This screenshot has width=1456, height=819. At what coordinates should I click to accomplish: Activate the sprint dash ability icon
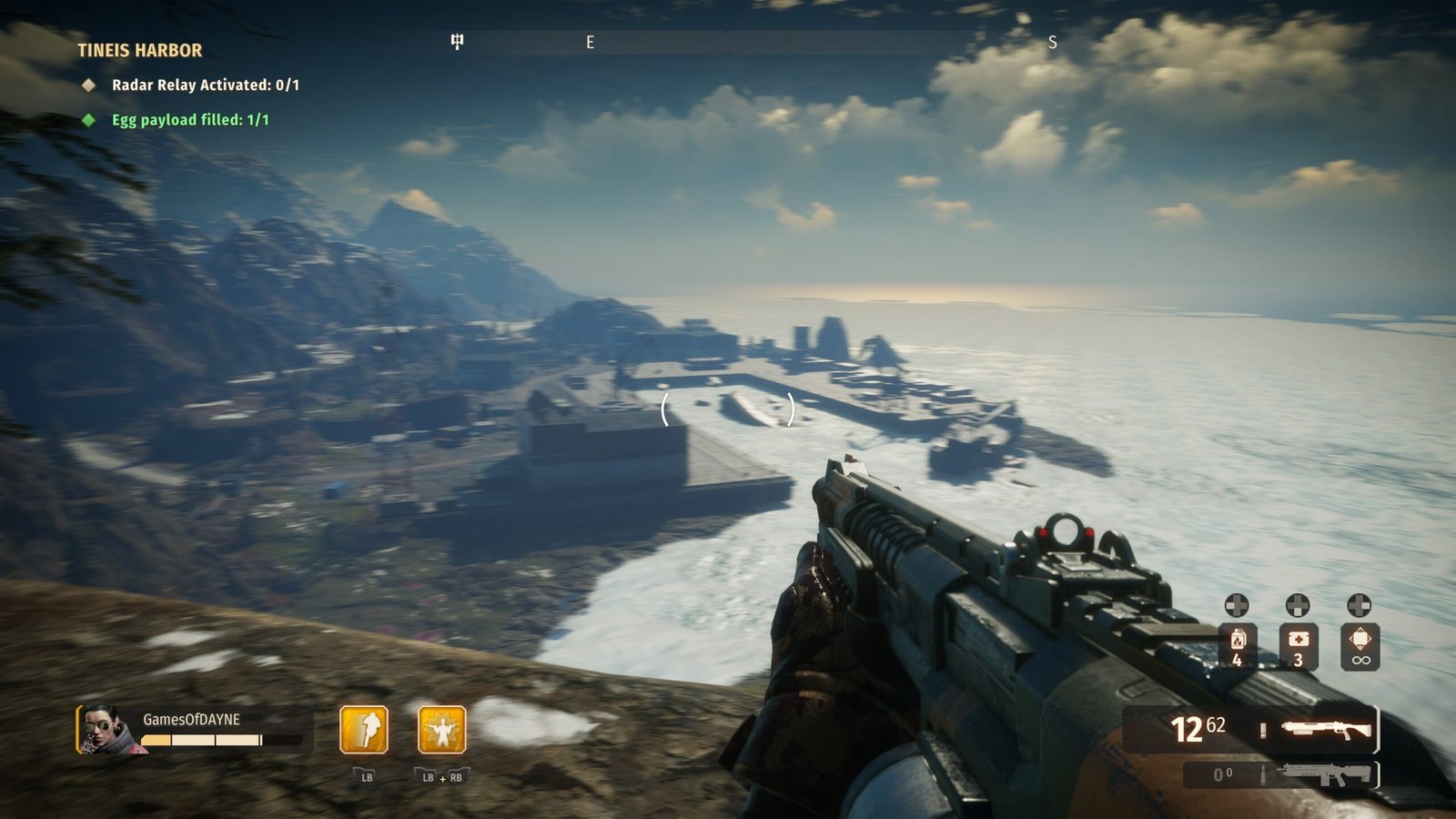[x=364, y=730]
